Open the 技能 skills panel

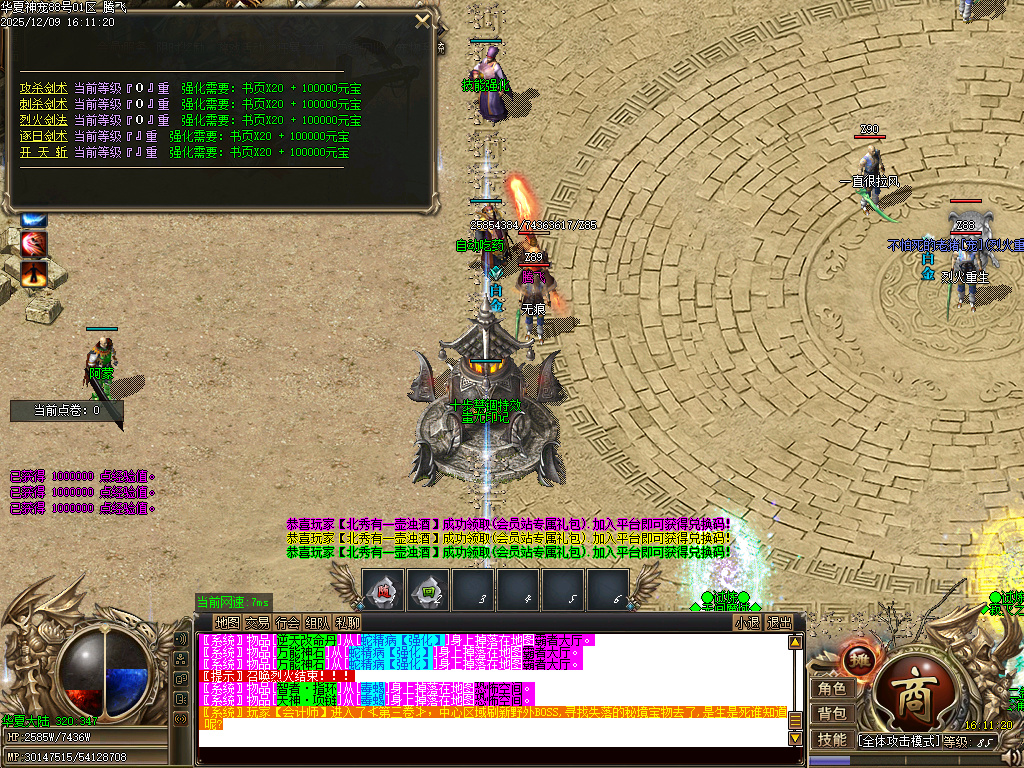(x=832, y=740)
